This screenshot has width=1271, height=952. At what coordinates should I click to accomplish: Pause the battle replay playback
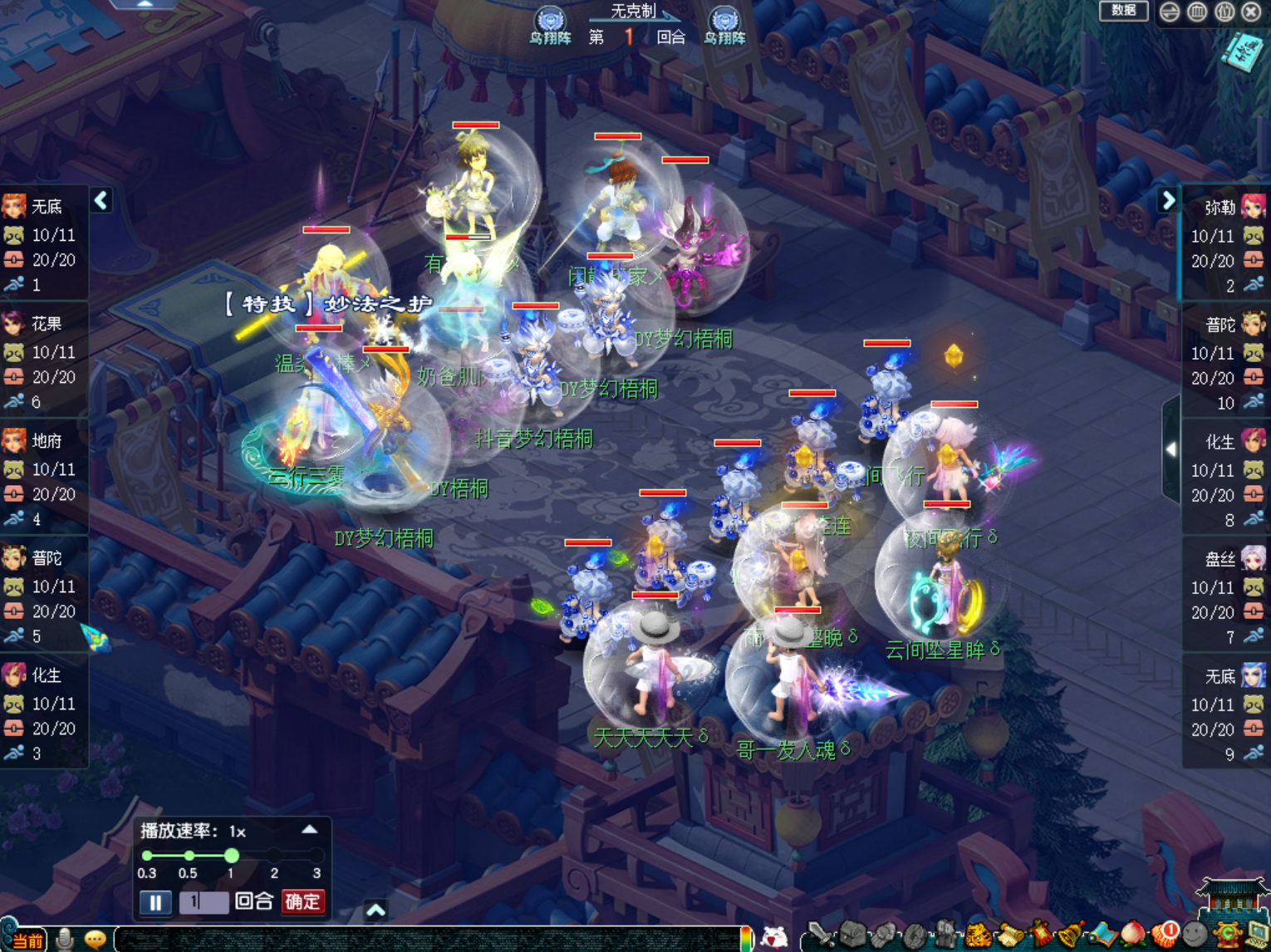[x=155, y=902]
